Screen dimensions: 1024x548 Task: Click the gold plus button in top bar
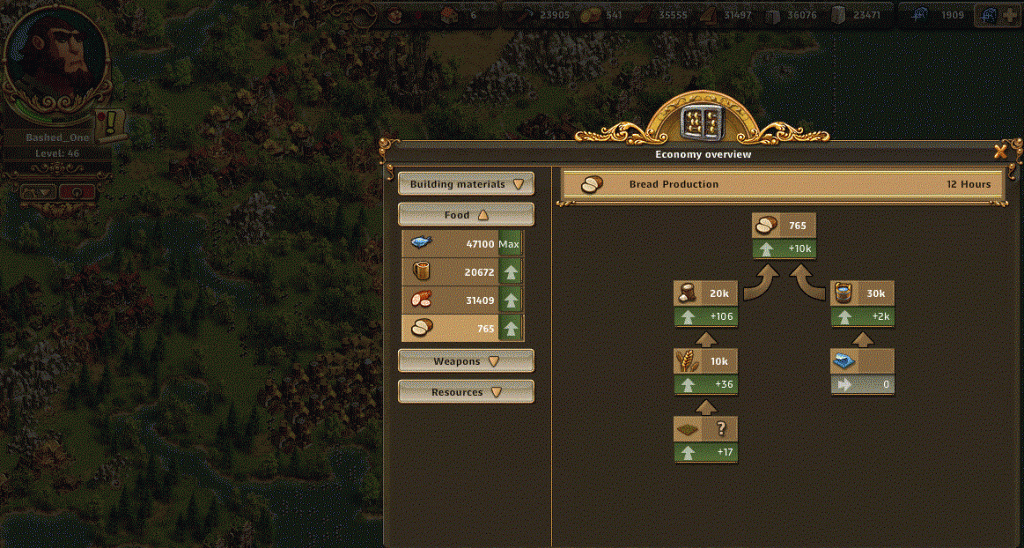pos(1011,15)
